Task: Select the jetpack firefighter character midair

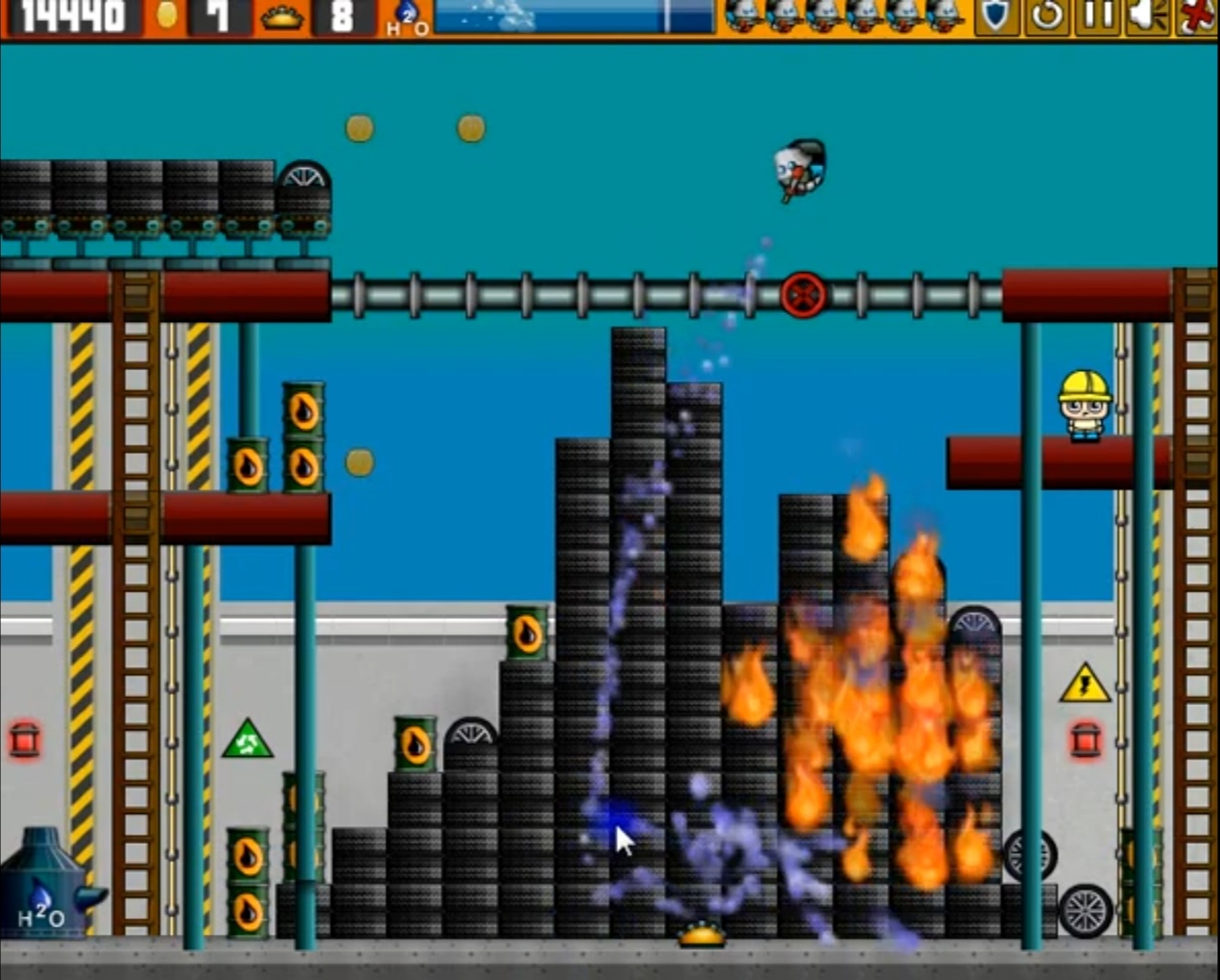Action: (x=797, y=168)
